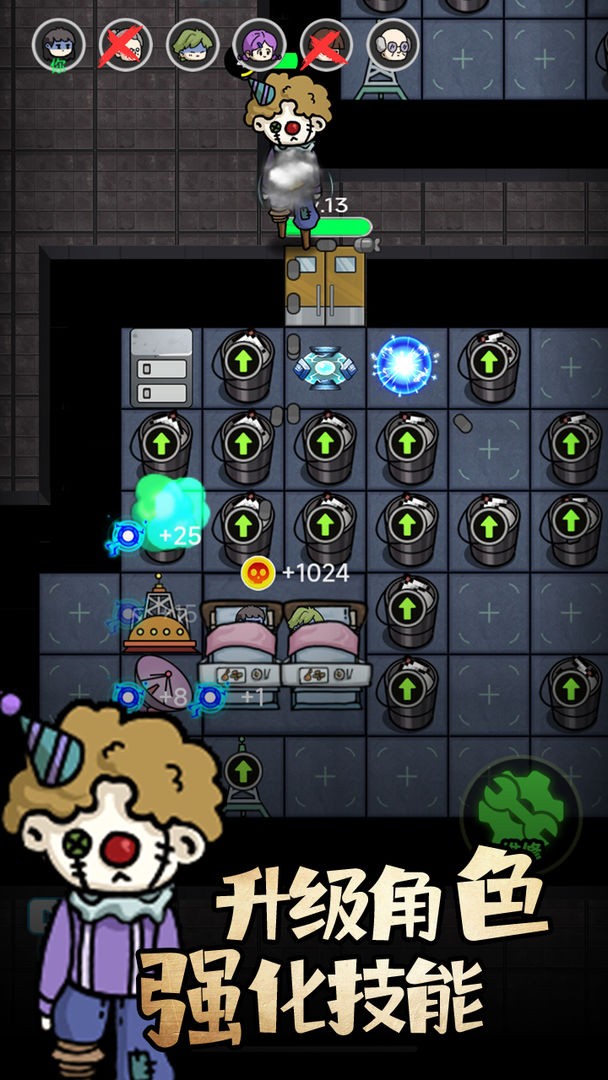Click the crossed-out portrait beside the masked player

point(124,44)
